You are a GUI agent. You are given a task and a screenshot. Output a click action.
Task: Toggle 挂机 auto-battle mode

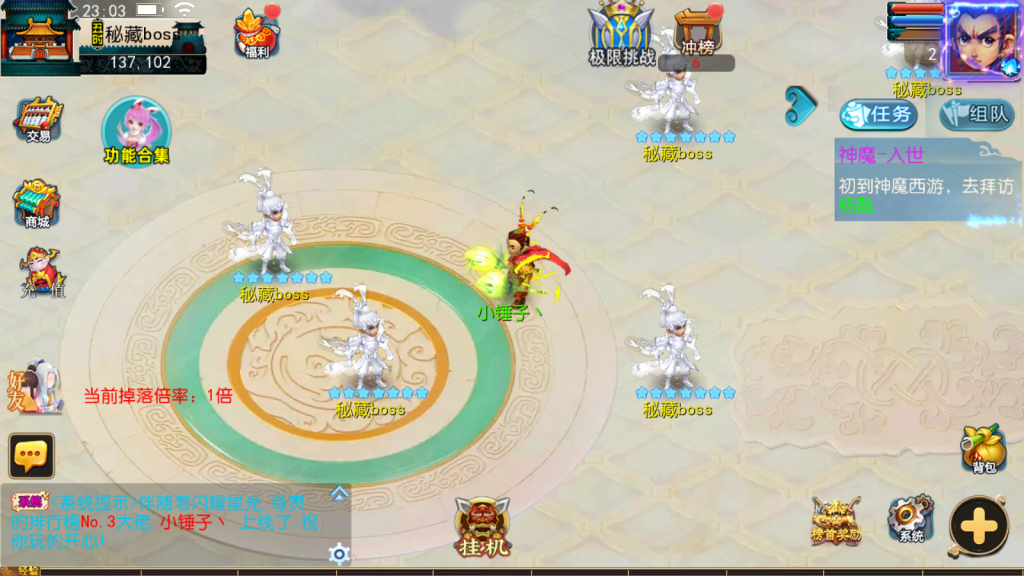(482, 527)
